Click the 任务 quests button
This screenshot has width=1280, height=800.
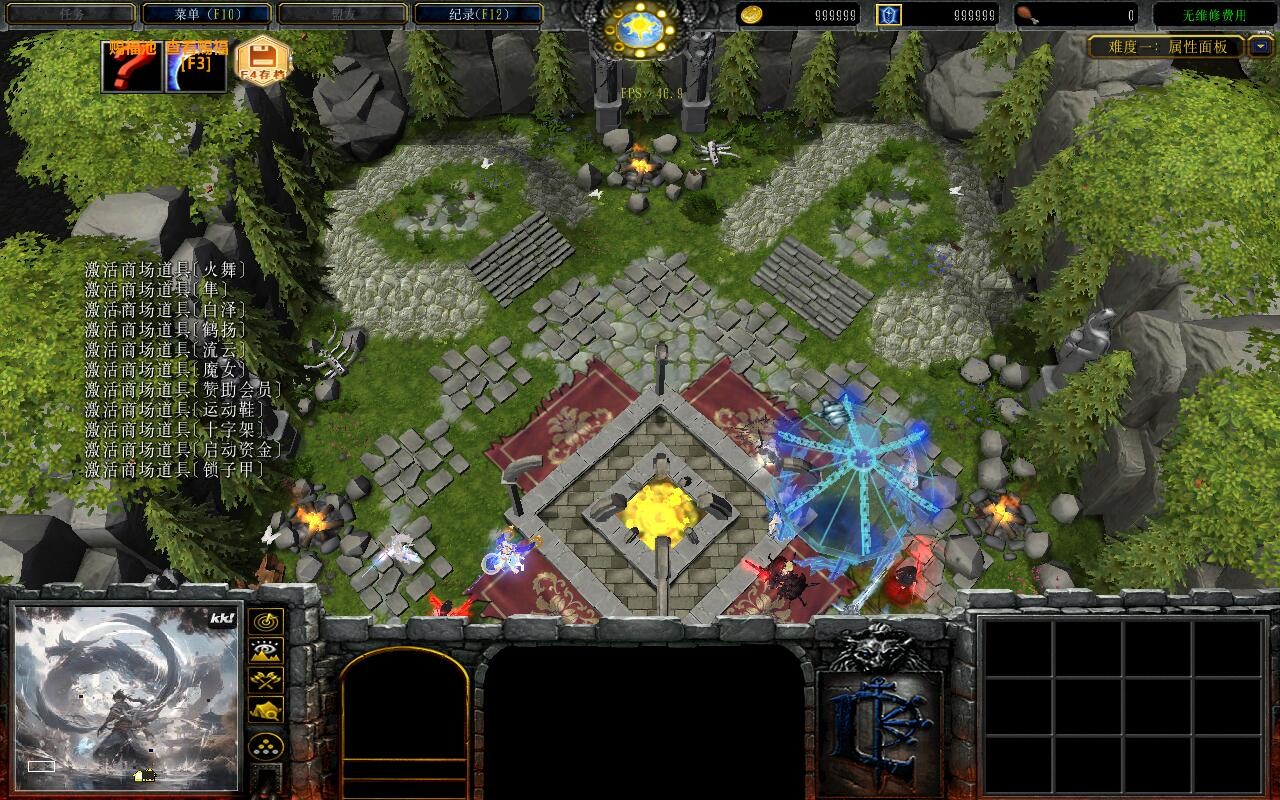[x=70, y=14]
